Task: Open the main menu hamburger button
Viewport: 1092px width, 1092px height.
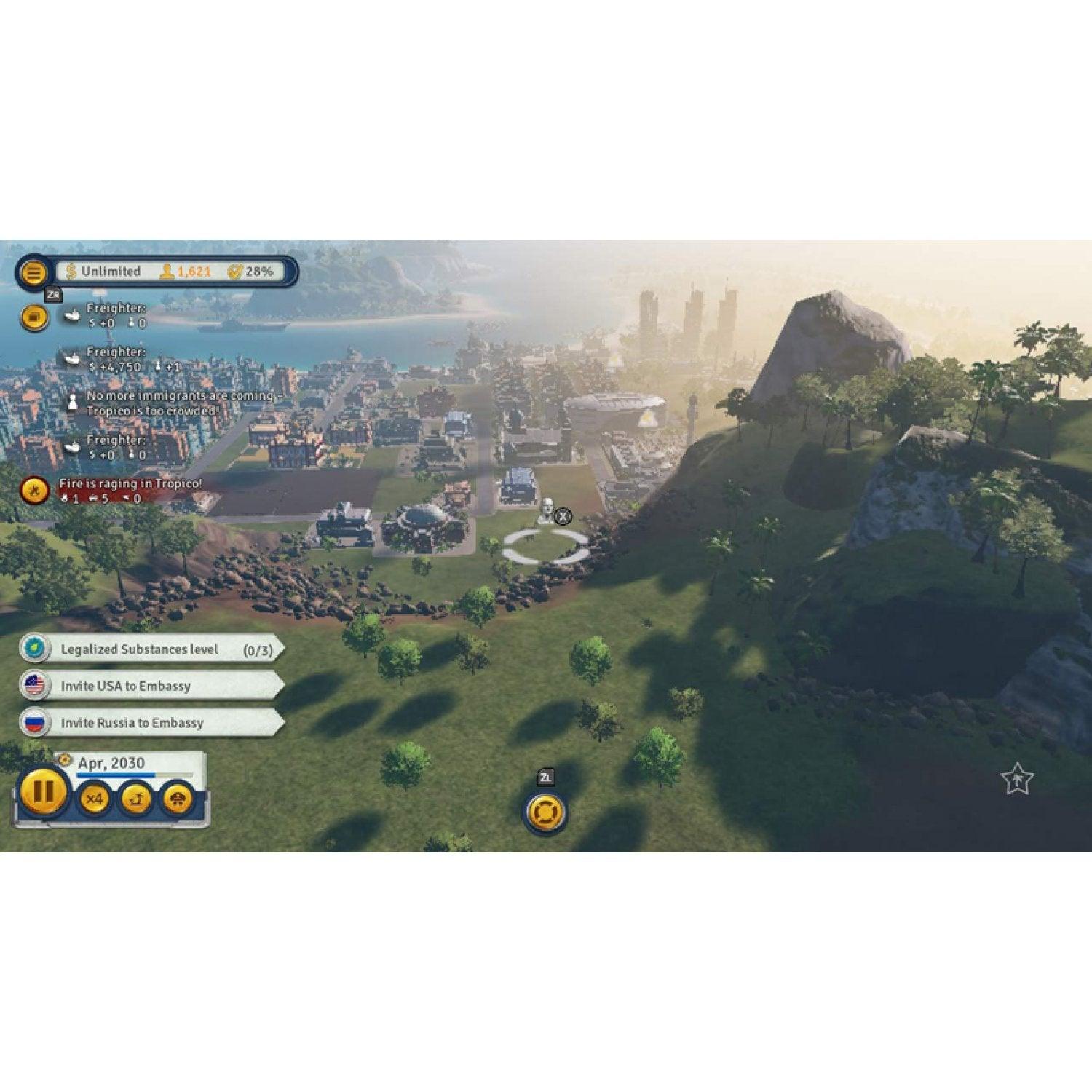Action: pyautogui.click(x=33, y=272)
